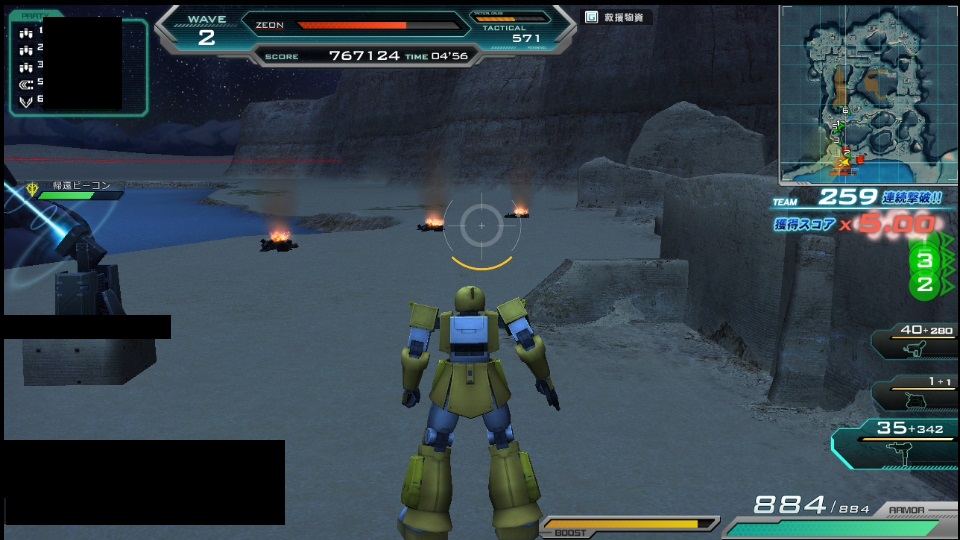Open the area minimap
Image resolution: width=960 pixels, height=540 pixels.
point(868,94)
